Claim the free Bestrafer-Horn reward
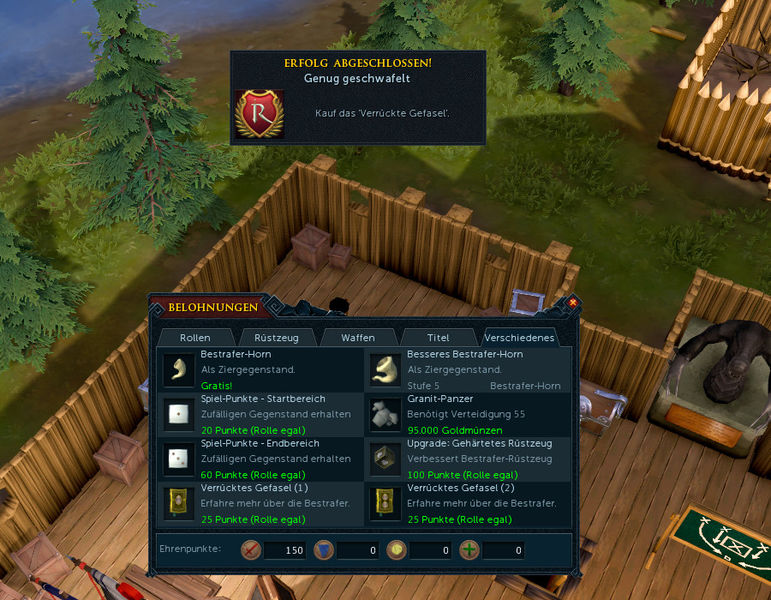Screen dimensions: 771x600 pos(263,369)
